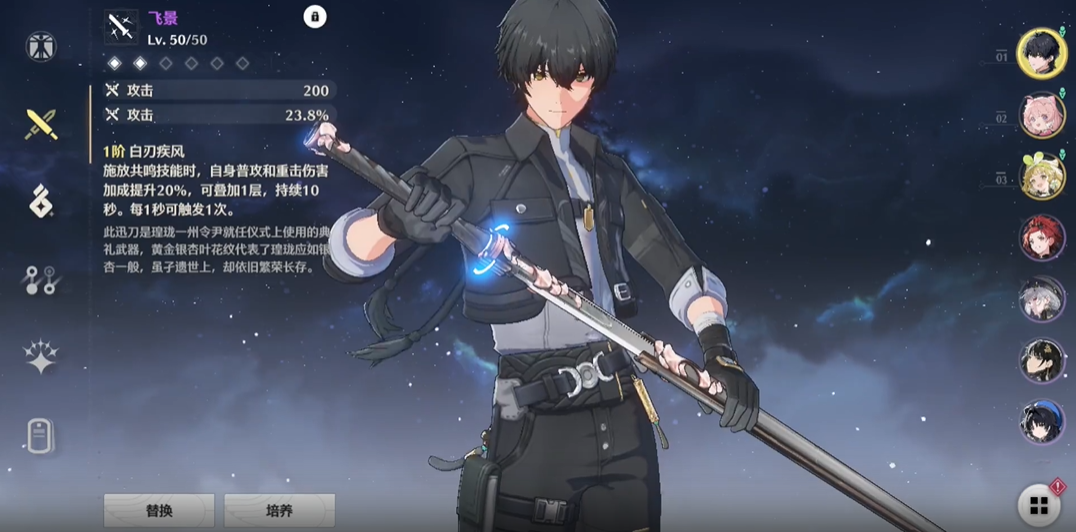Choose the dark-haired character with gold ornament
Viewport: 1076px width, 532px height.
tap(1041, 360)
